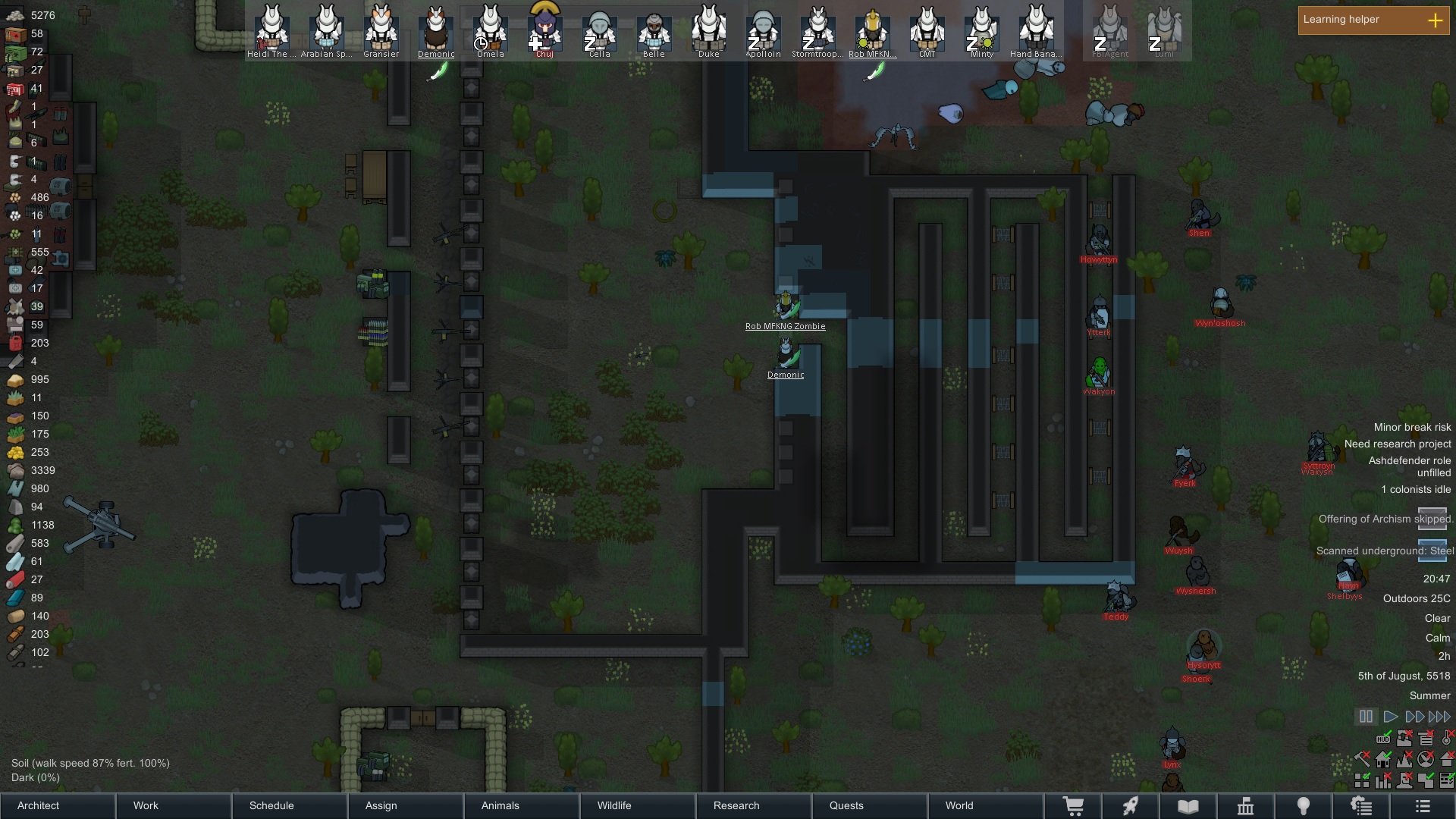Set game speed to triple fast-forward
The height and width of the screenshot is (819, 1456).
[1439, 717]
